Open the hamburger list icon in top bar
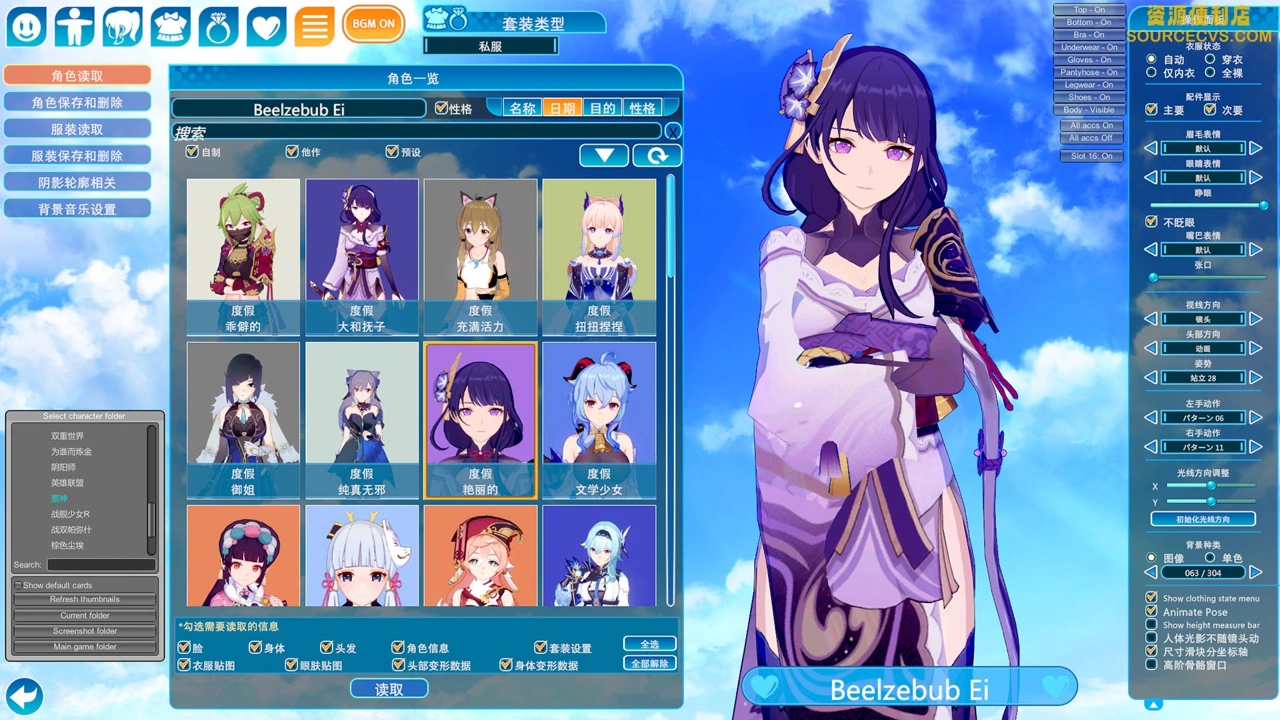 (x=313, y=26)
